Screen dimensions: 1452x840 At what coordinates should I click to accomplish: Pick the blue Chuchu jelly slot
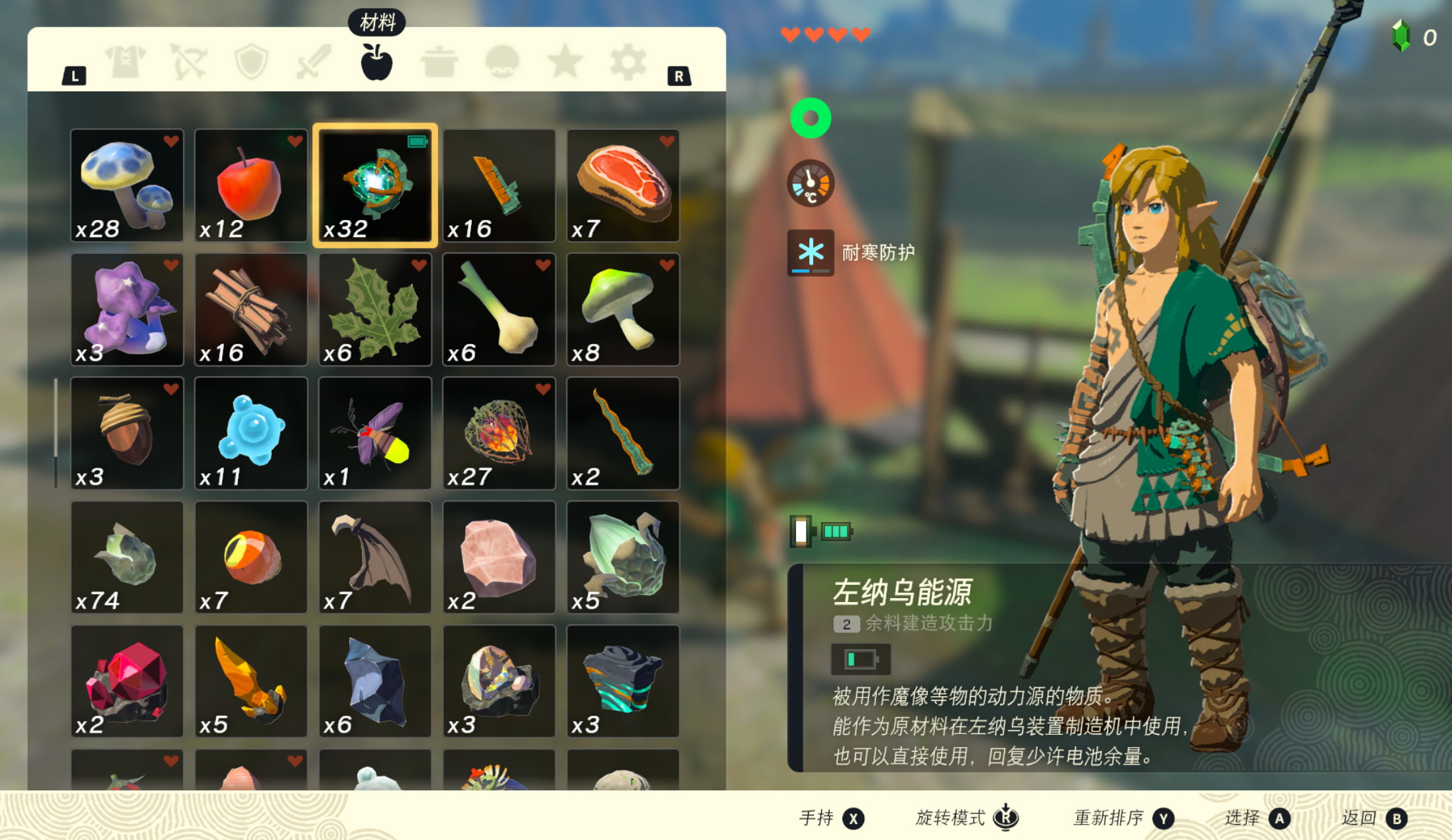coord(251,433)
